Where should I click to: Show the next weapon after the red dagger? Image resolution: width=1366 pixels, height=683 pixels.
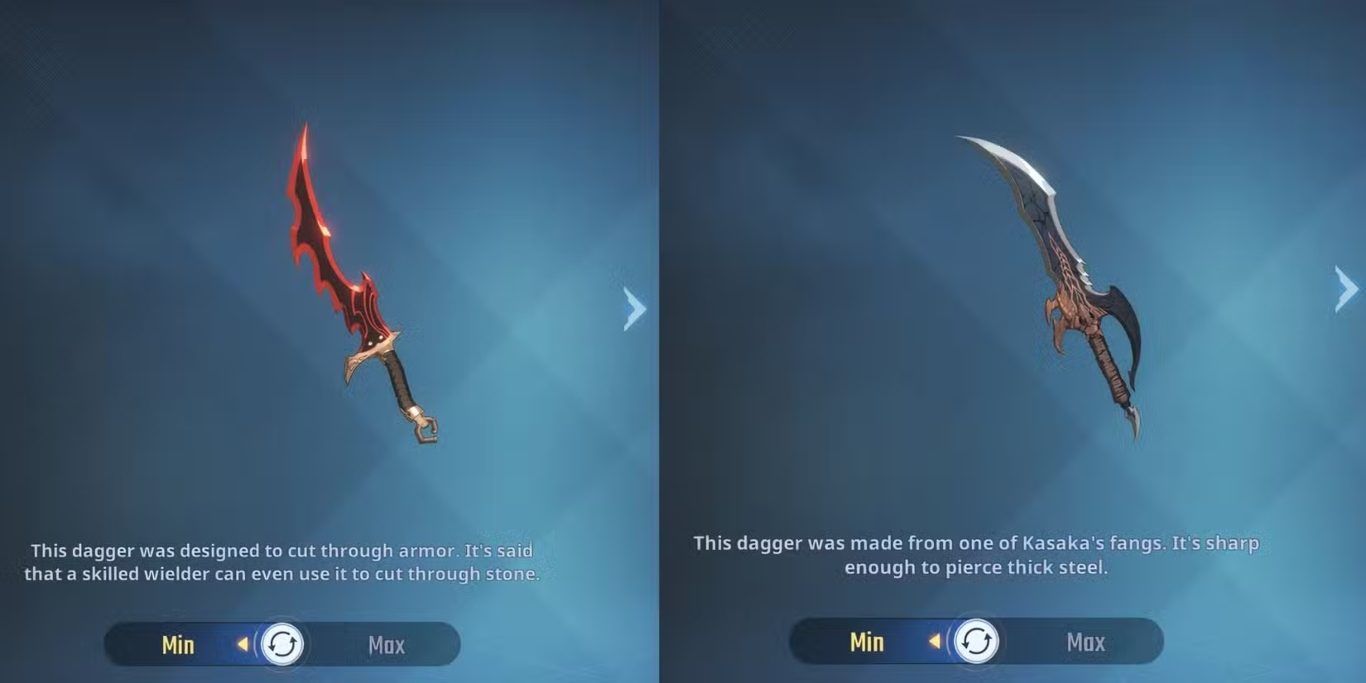pyautogui.click(x=634, y=308)
